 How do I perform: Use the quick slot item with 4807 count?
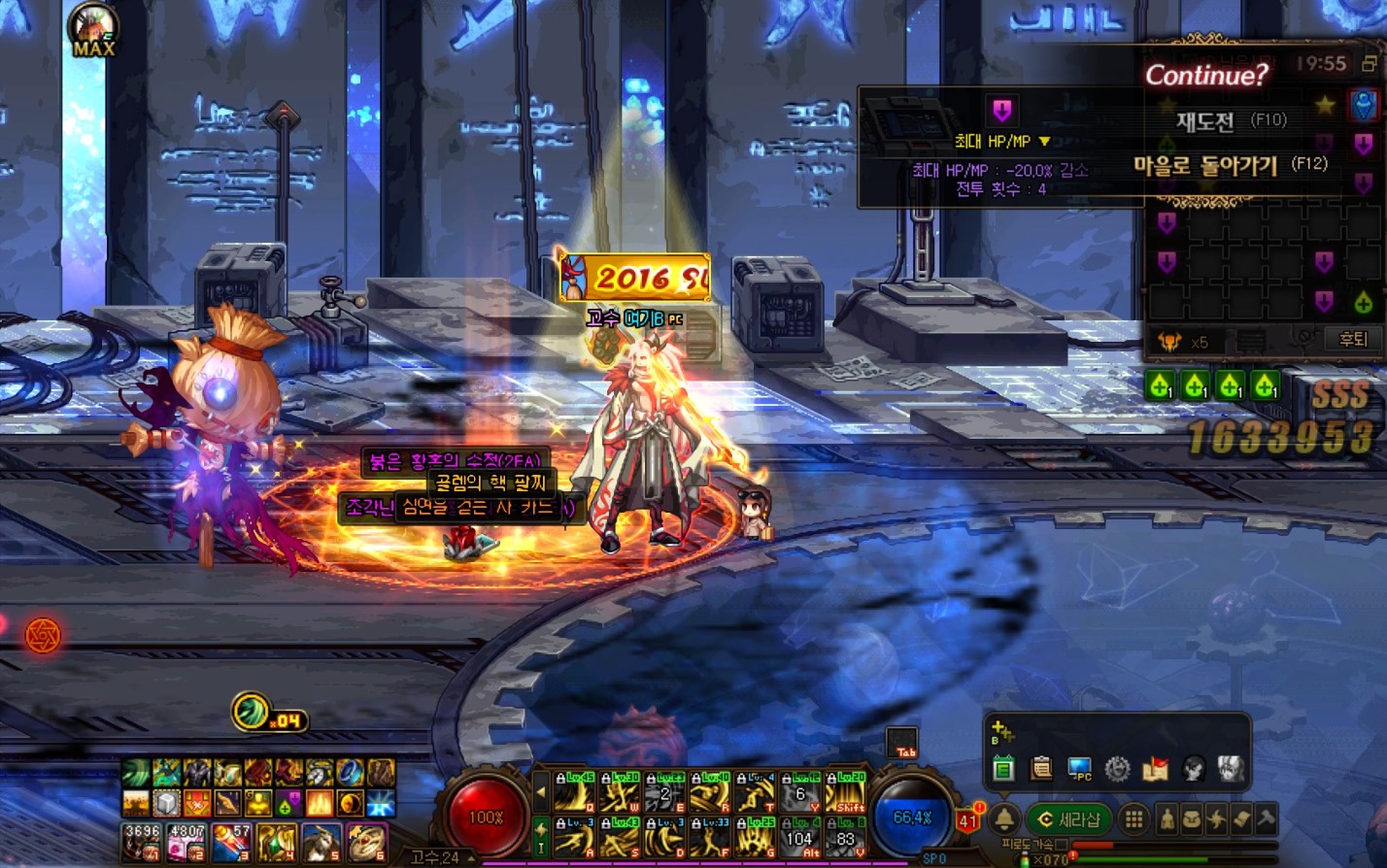tap(186, 842)
